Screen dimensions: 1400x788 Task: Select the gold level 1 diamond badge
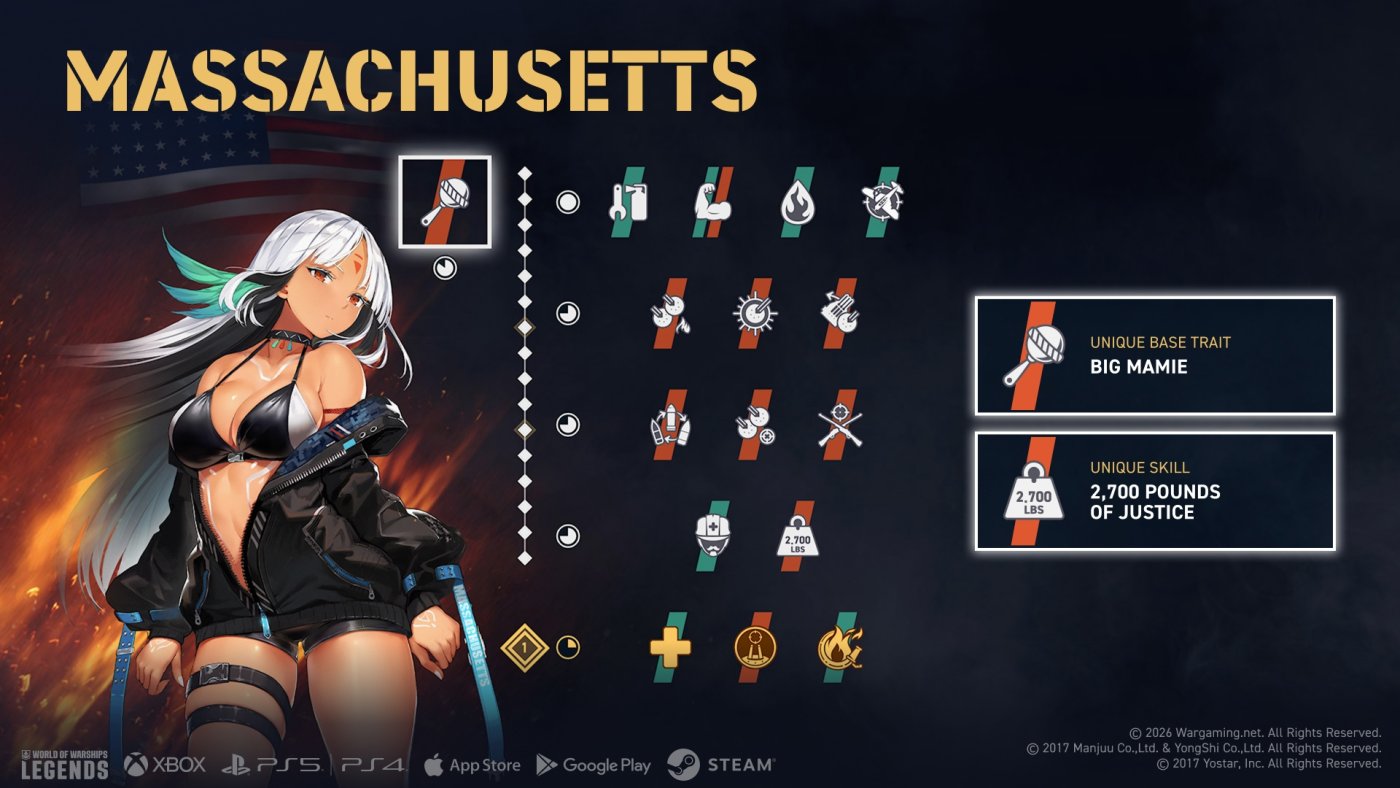pyautogui.click(x=525, y=647)
